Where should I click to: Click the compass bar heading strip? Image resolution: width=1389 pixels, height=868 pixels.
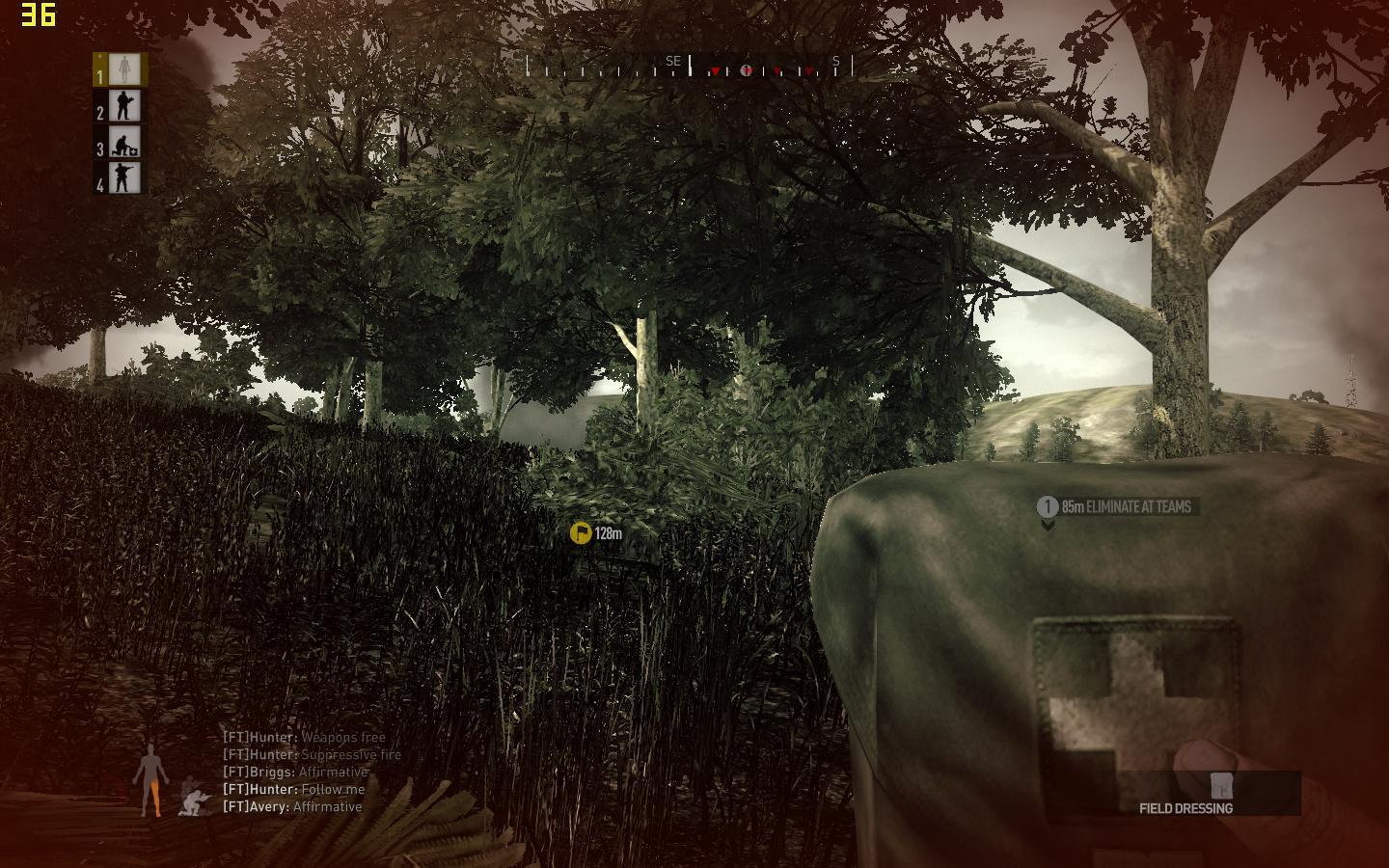690,68
